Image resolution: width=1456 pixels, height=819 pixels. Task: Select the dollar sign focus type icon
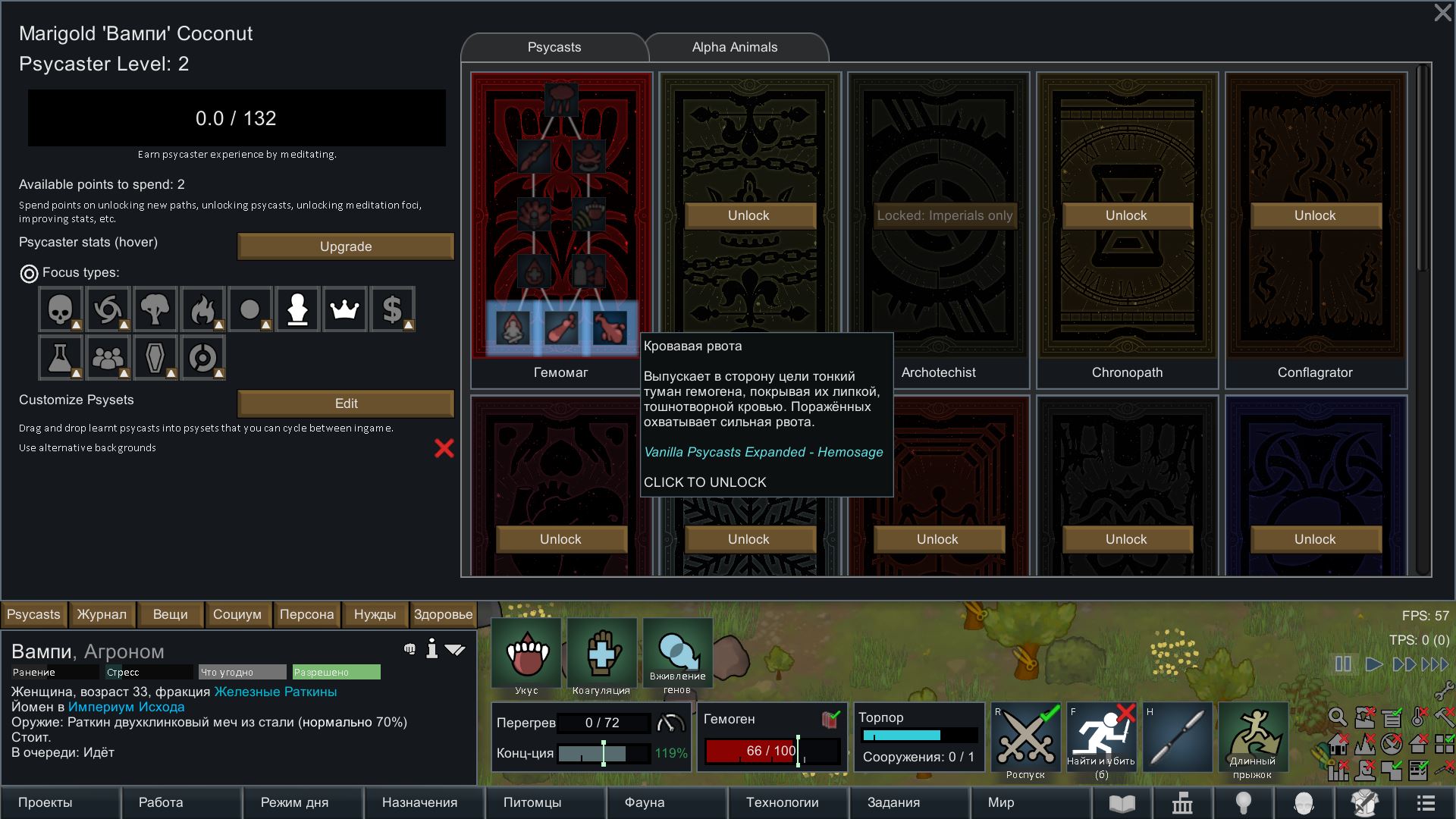click(392, 309)
